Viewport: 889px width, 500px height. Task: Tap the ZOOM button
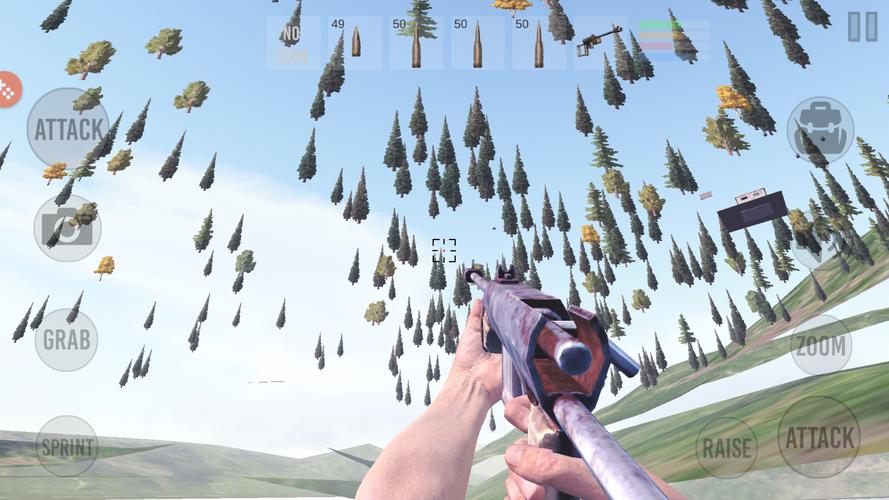click(x=821, y=346)
